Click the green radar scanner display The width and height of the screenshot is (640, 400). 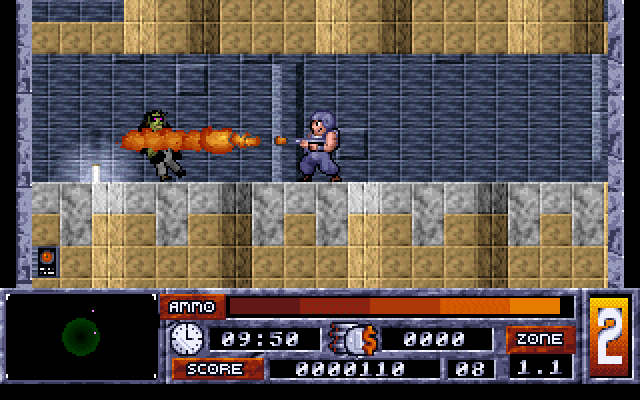[80, 337]
